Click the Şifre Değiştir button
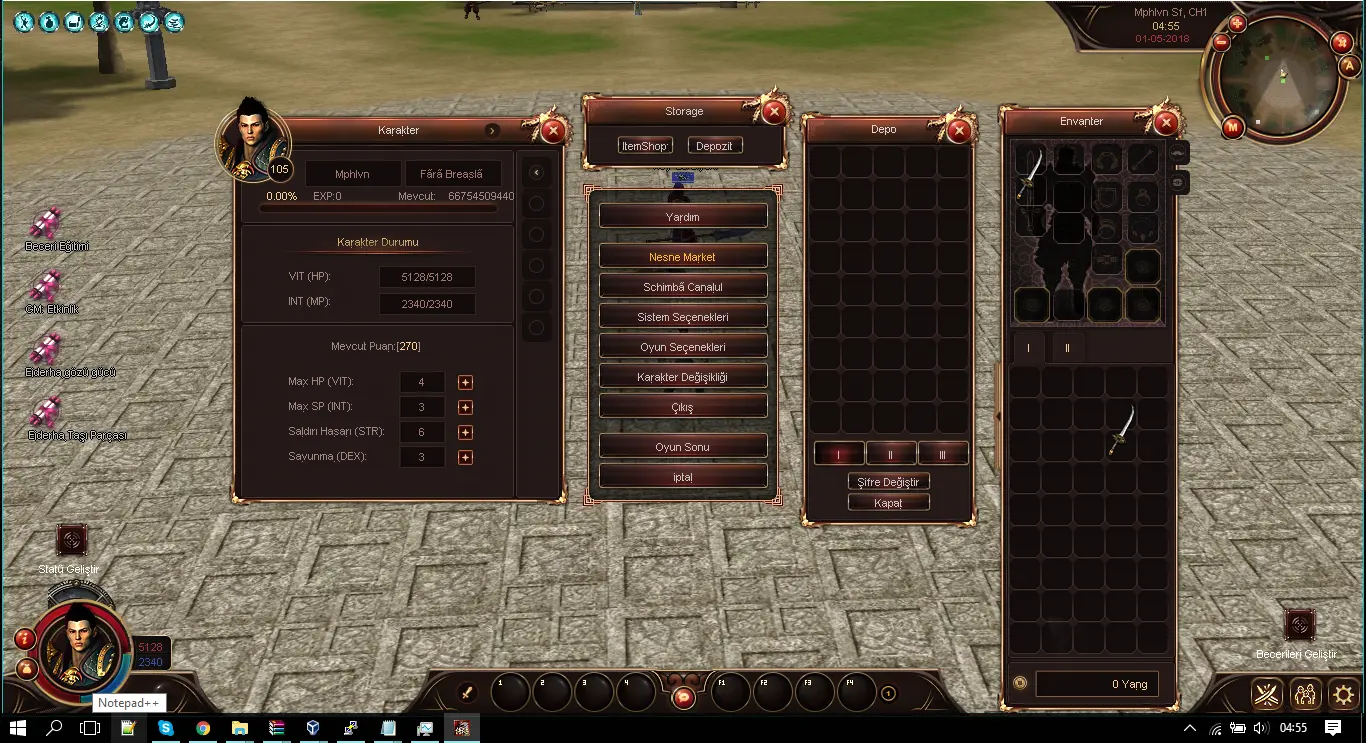This screenshot has width=1366, height=743. (x=888, y=482)
